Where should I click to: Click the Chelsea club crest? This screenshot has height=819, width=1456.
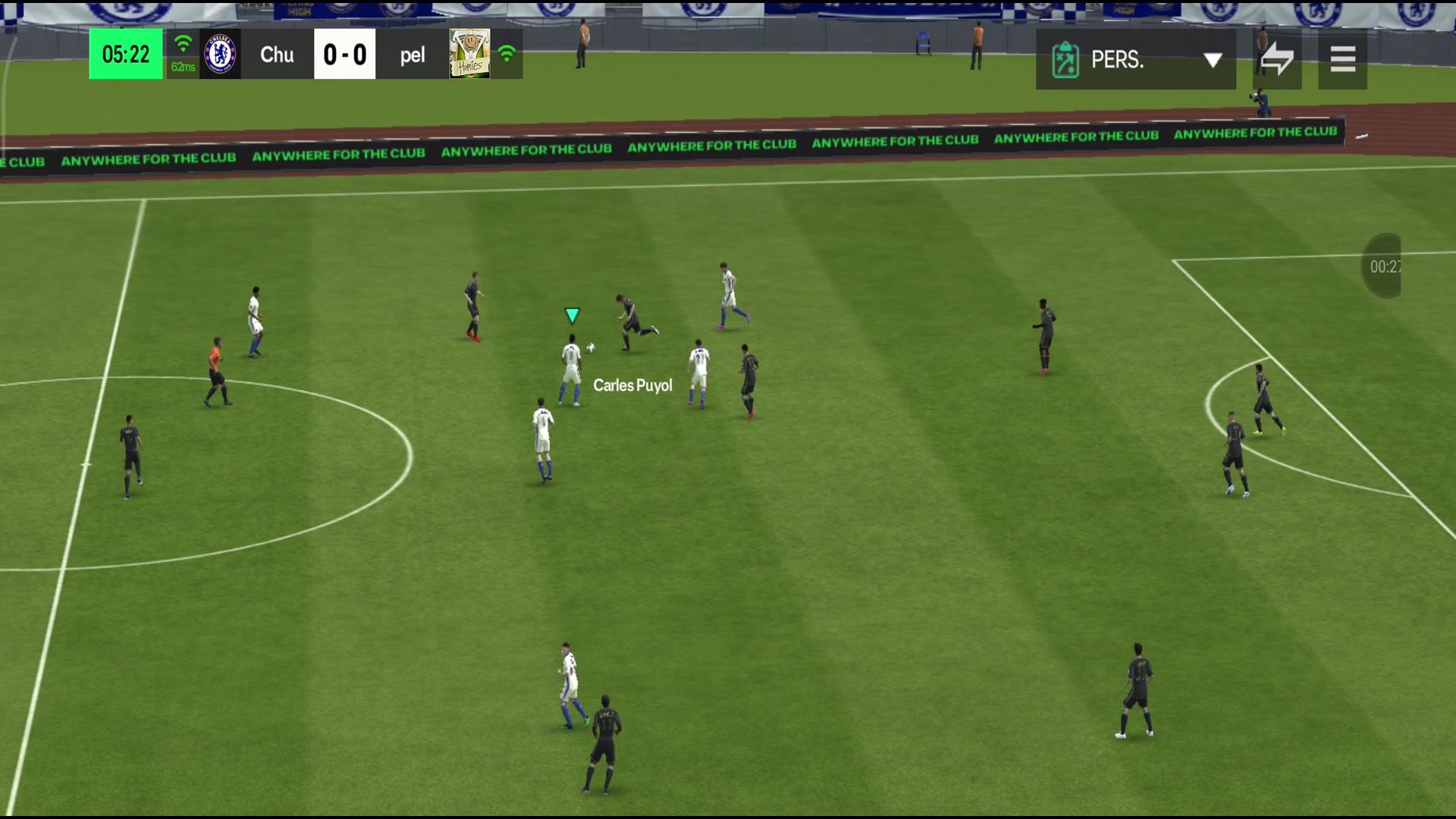(x=220, y=54)
